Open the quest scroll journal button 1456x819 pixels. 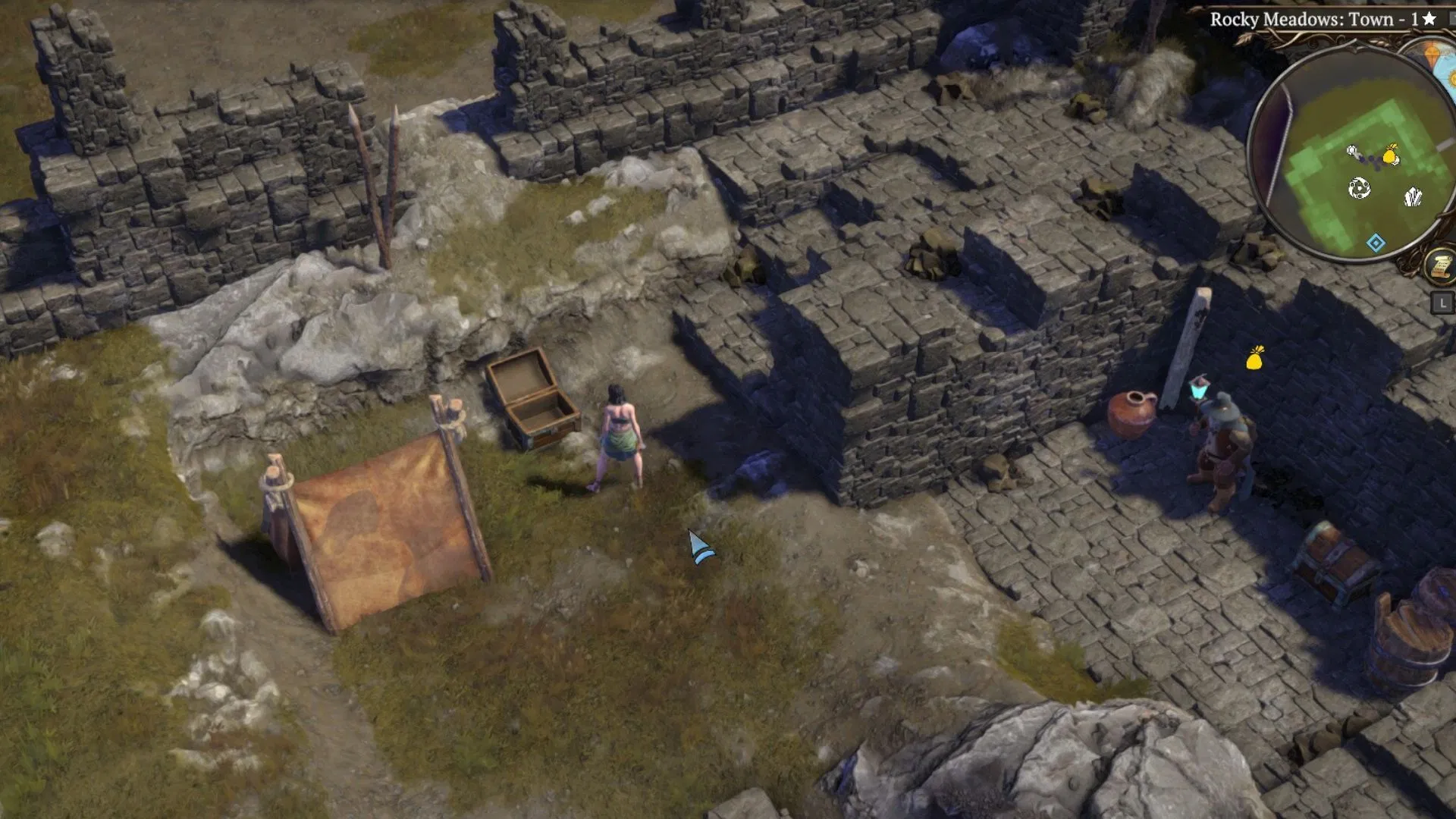1439,265
